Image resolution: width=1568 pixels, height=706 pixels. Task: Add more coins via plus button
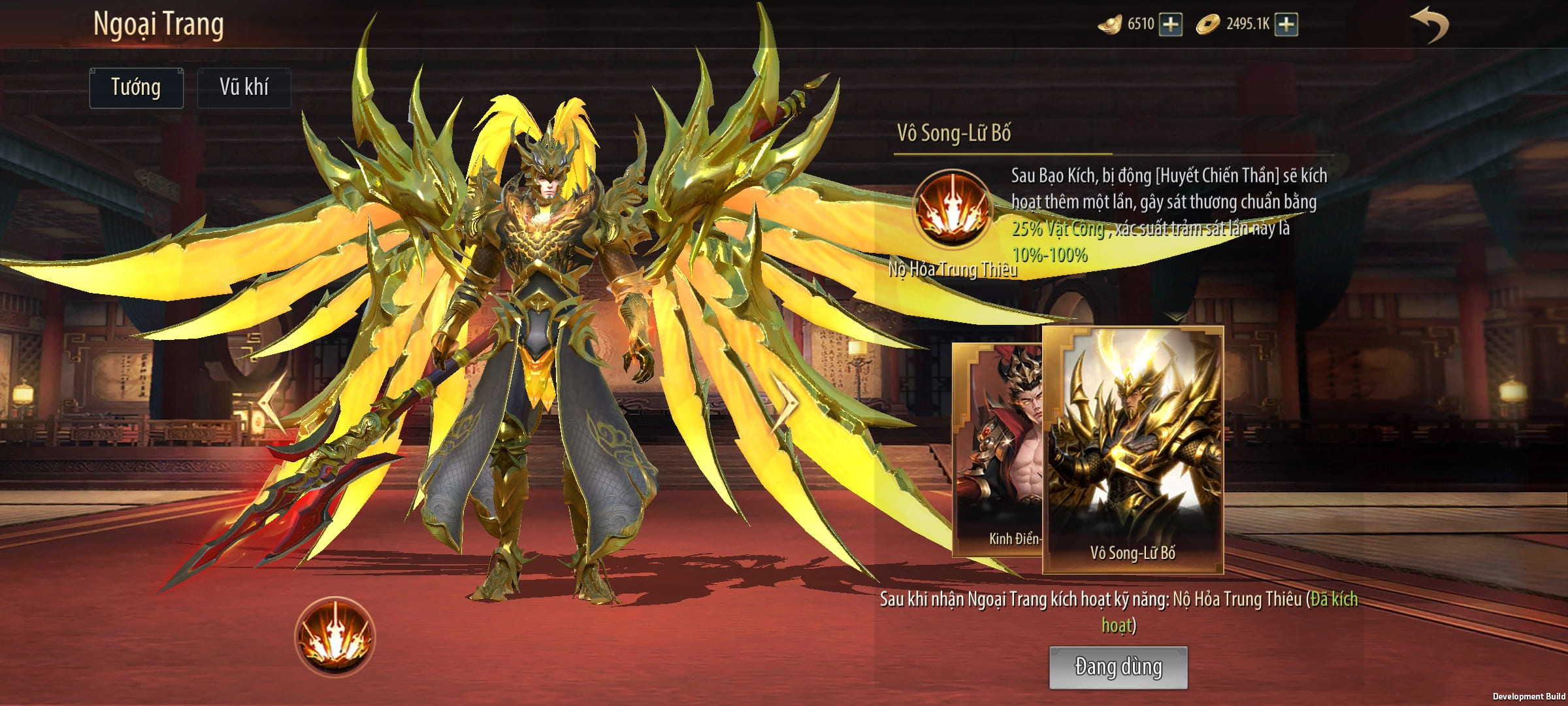click(1286, 25)
